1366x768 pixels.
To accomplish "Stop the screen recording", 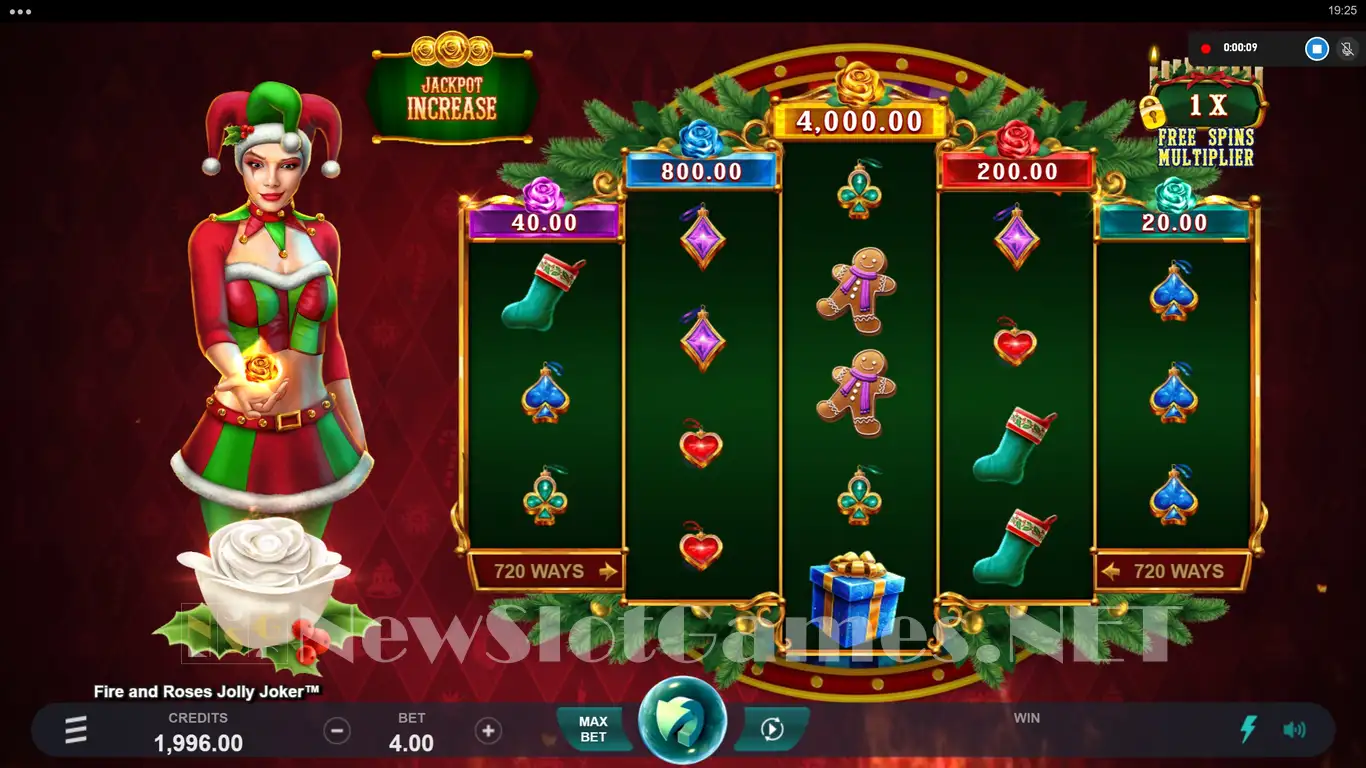I will pyautogui.click(x=1317, y=48).
